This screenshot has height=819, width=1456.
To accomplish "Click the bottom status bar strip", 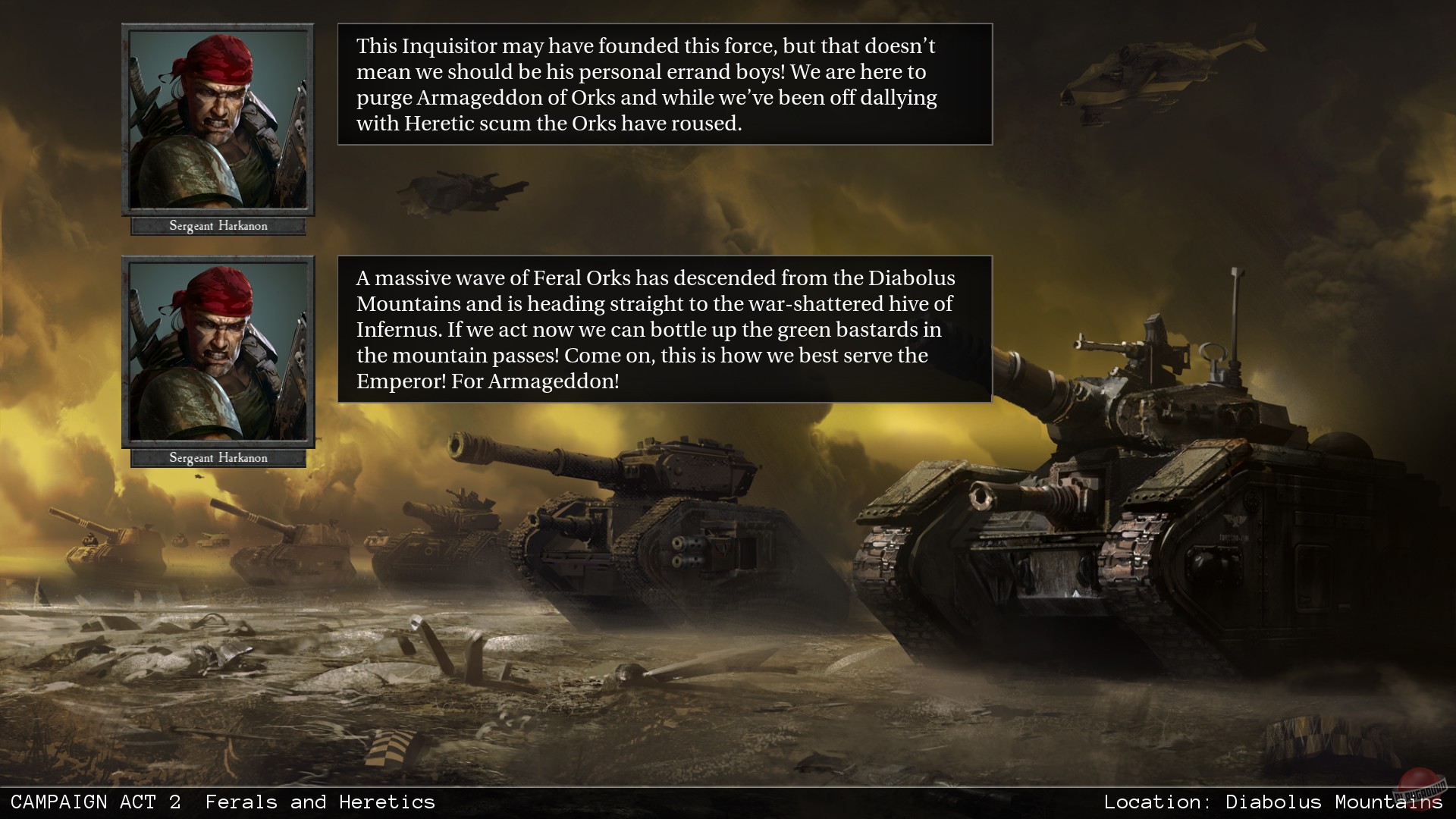I will point(728,802).
